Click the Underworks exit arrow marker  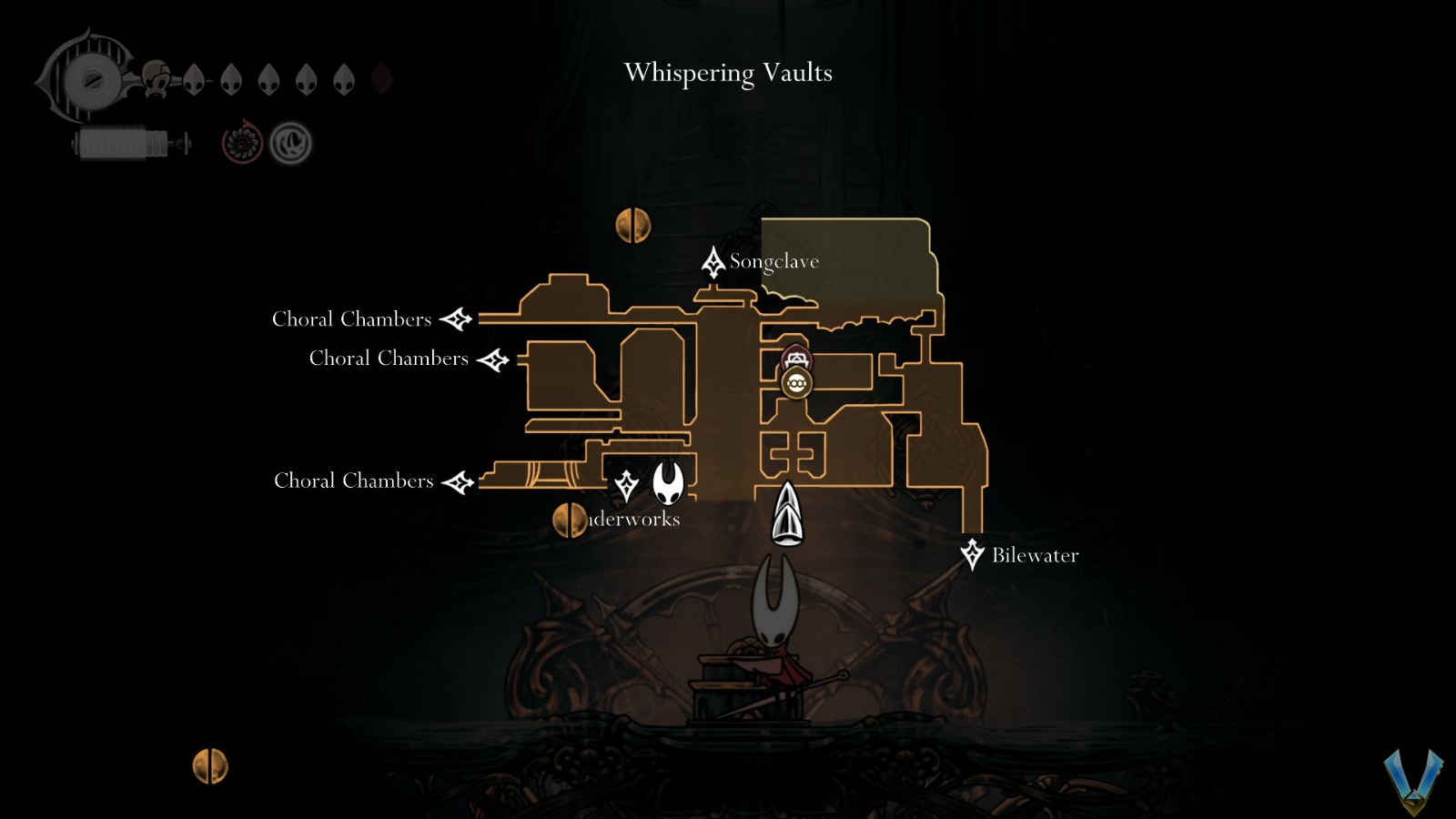point(626,487)
